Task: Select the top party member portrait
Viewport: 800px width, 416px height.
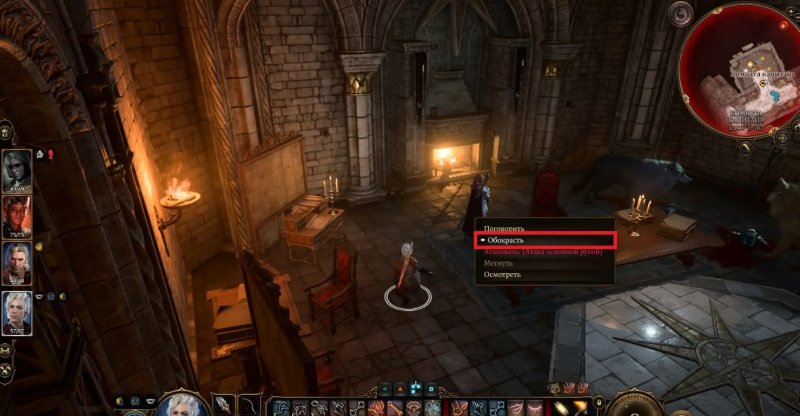Action: coord(17,169)
